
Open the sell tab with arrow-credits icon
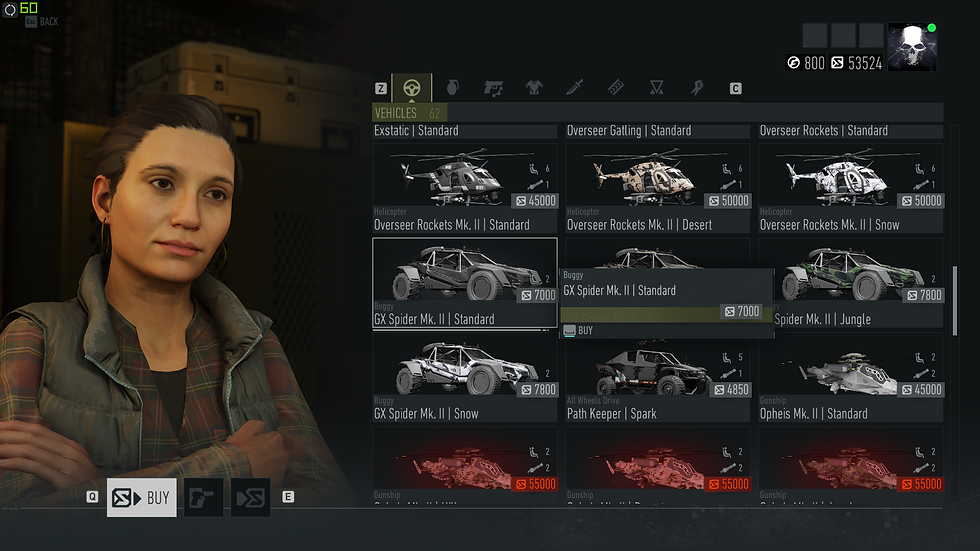click(251, 497)
